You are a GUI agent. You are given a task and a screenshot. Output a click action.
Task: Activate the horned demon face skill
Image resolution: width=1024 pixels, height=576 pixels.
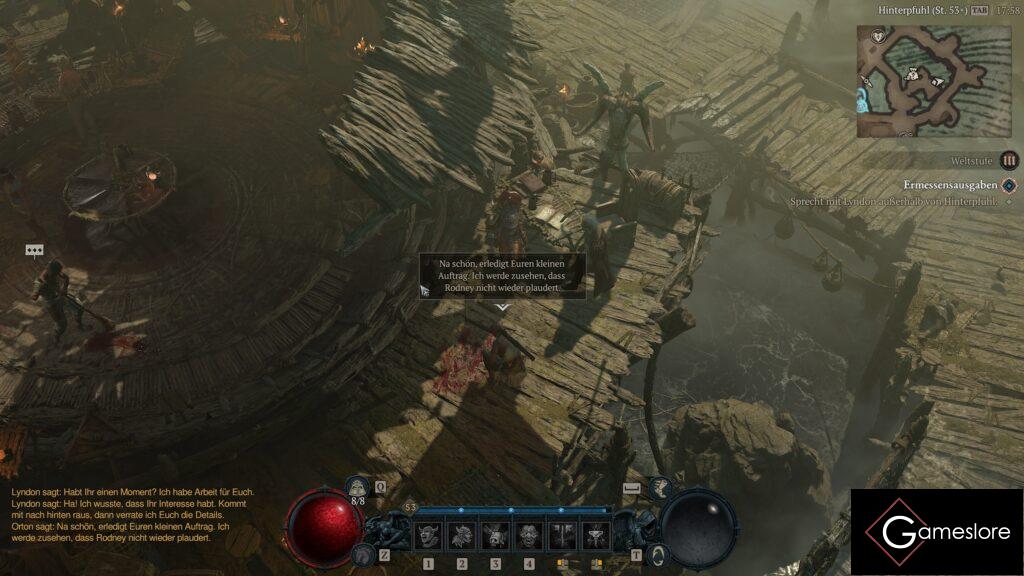pos(428,536)
